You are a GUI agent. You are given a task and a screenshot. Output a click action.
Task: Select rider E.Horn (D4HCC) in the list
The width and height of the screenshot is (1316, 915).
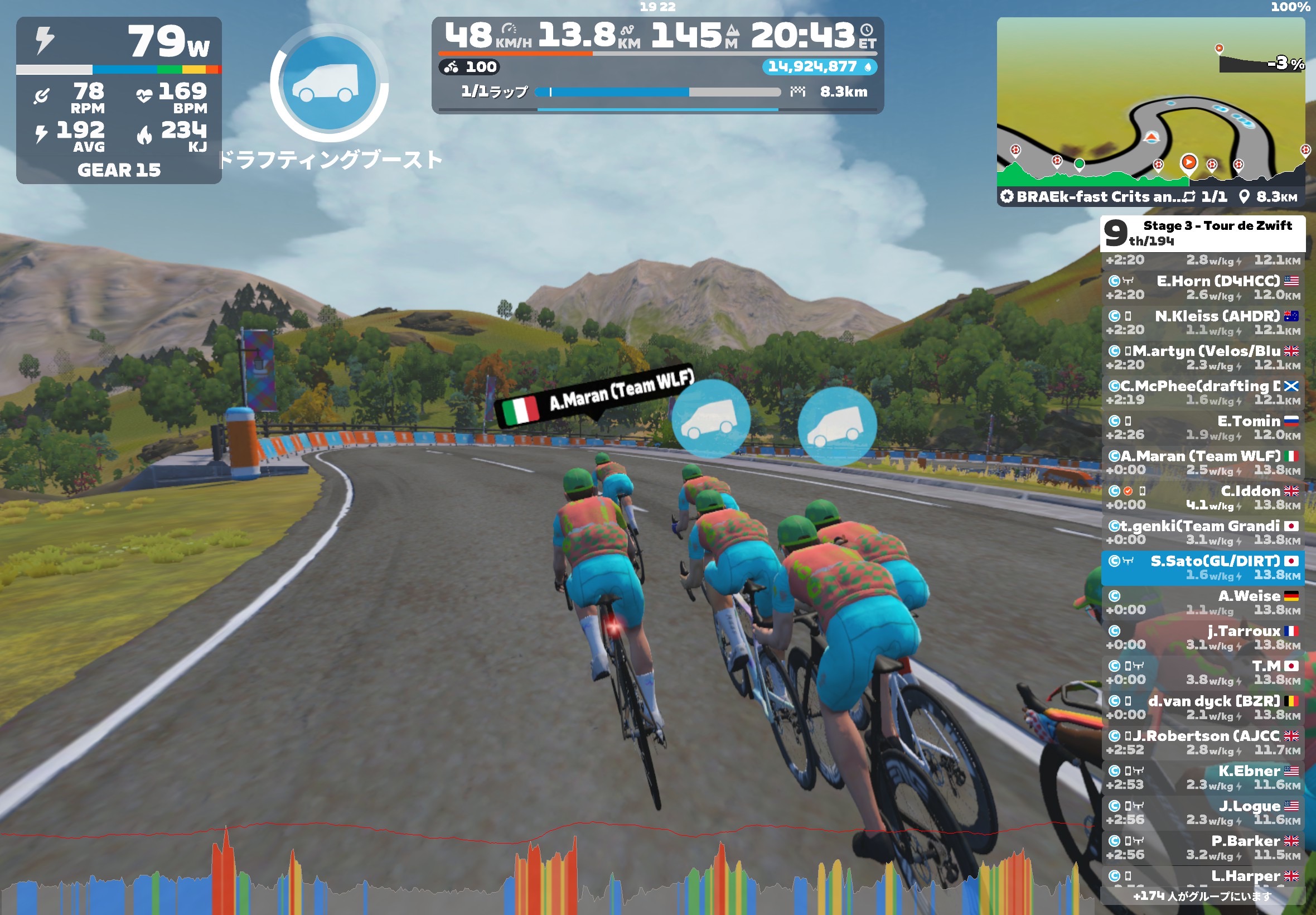(x=1202, y=288)
